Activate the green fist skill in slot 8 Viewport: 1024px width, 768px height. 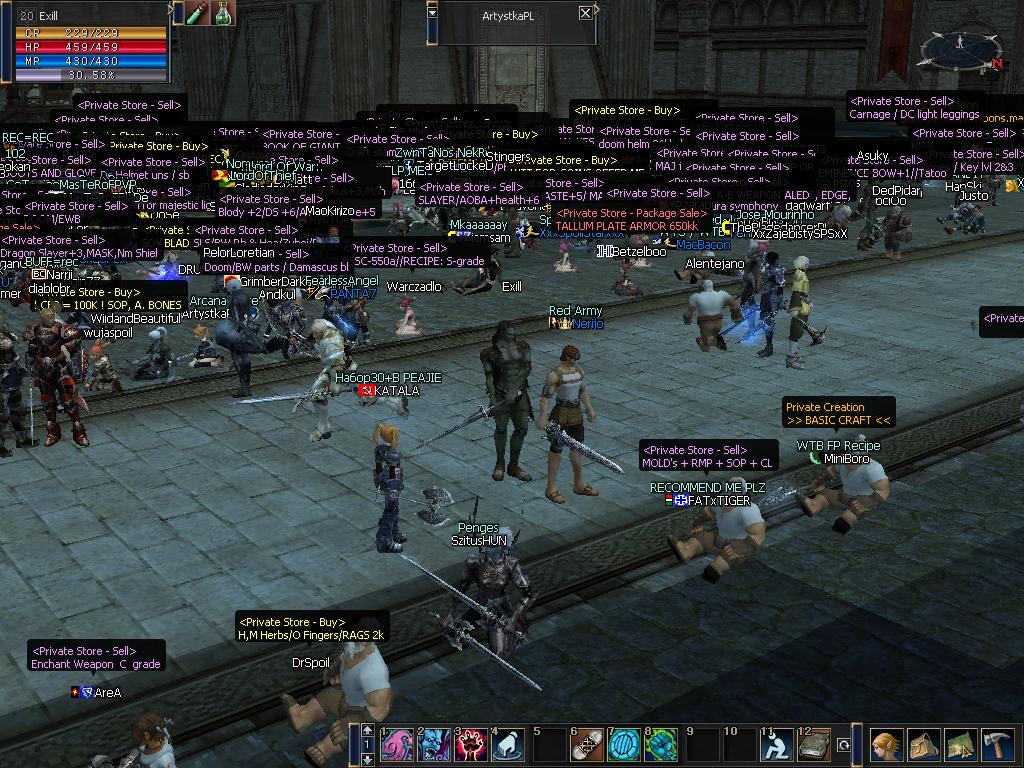click(x=661, y=745)
